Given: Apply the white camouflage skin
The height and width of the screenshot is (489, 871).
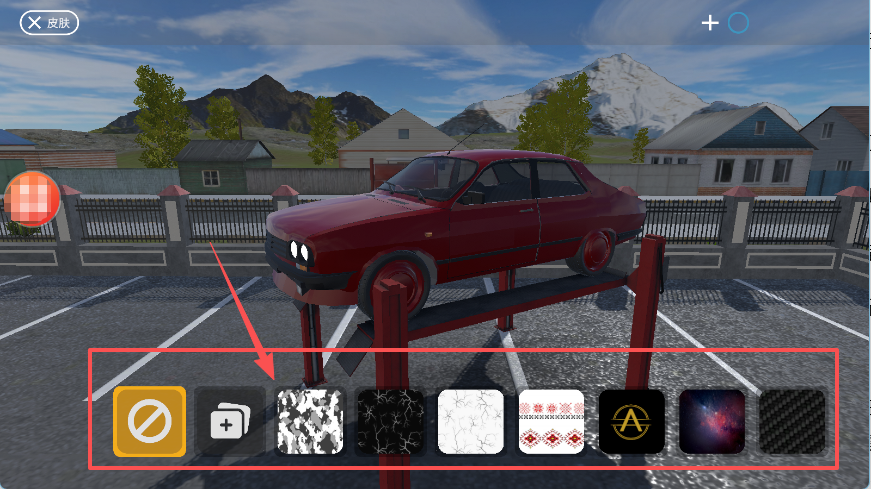Looking at the screenshot, I should click(x=310, y=422).
